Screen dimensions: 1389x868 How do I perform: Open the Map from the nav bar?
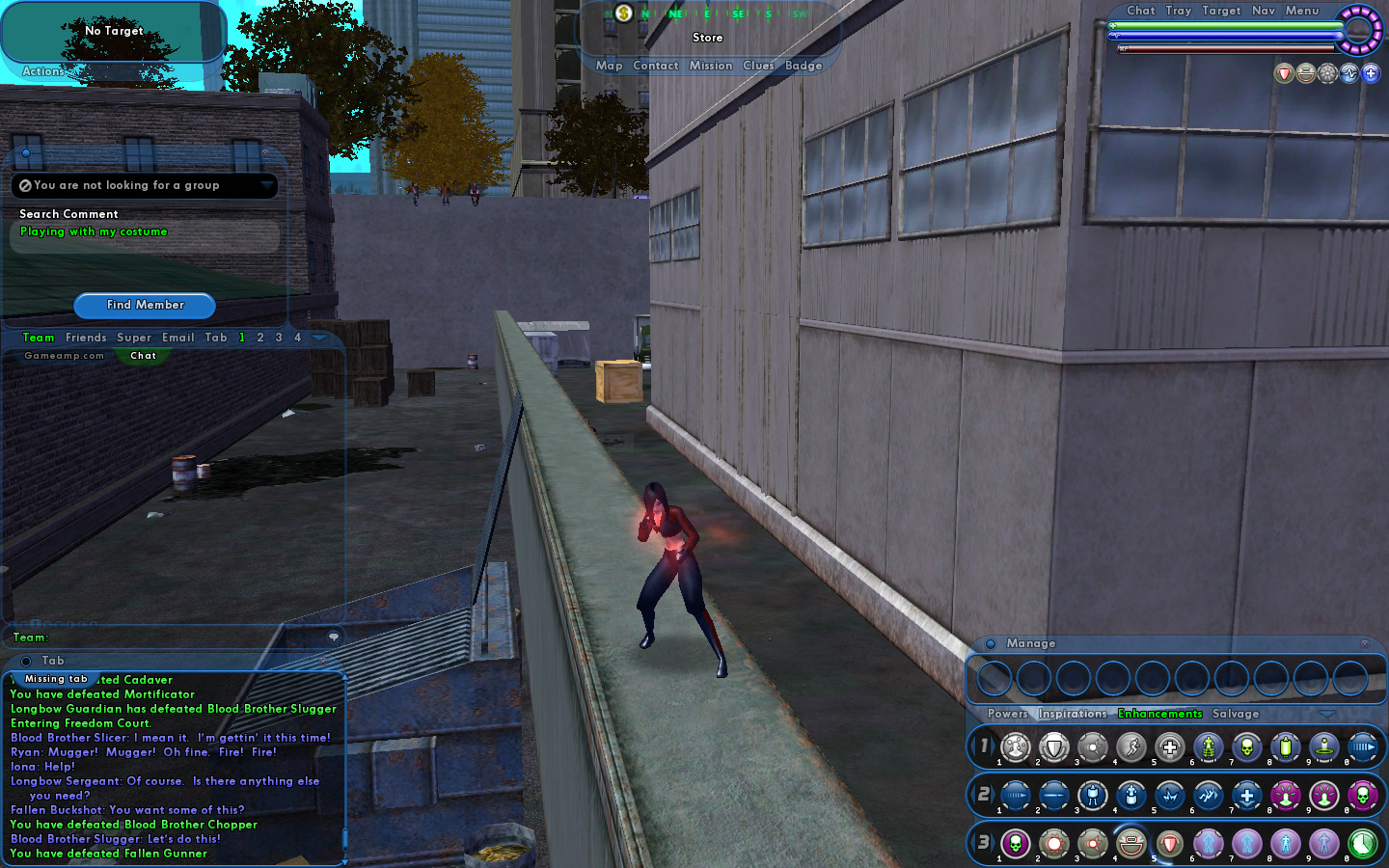tap(609, 66)
